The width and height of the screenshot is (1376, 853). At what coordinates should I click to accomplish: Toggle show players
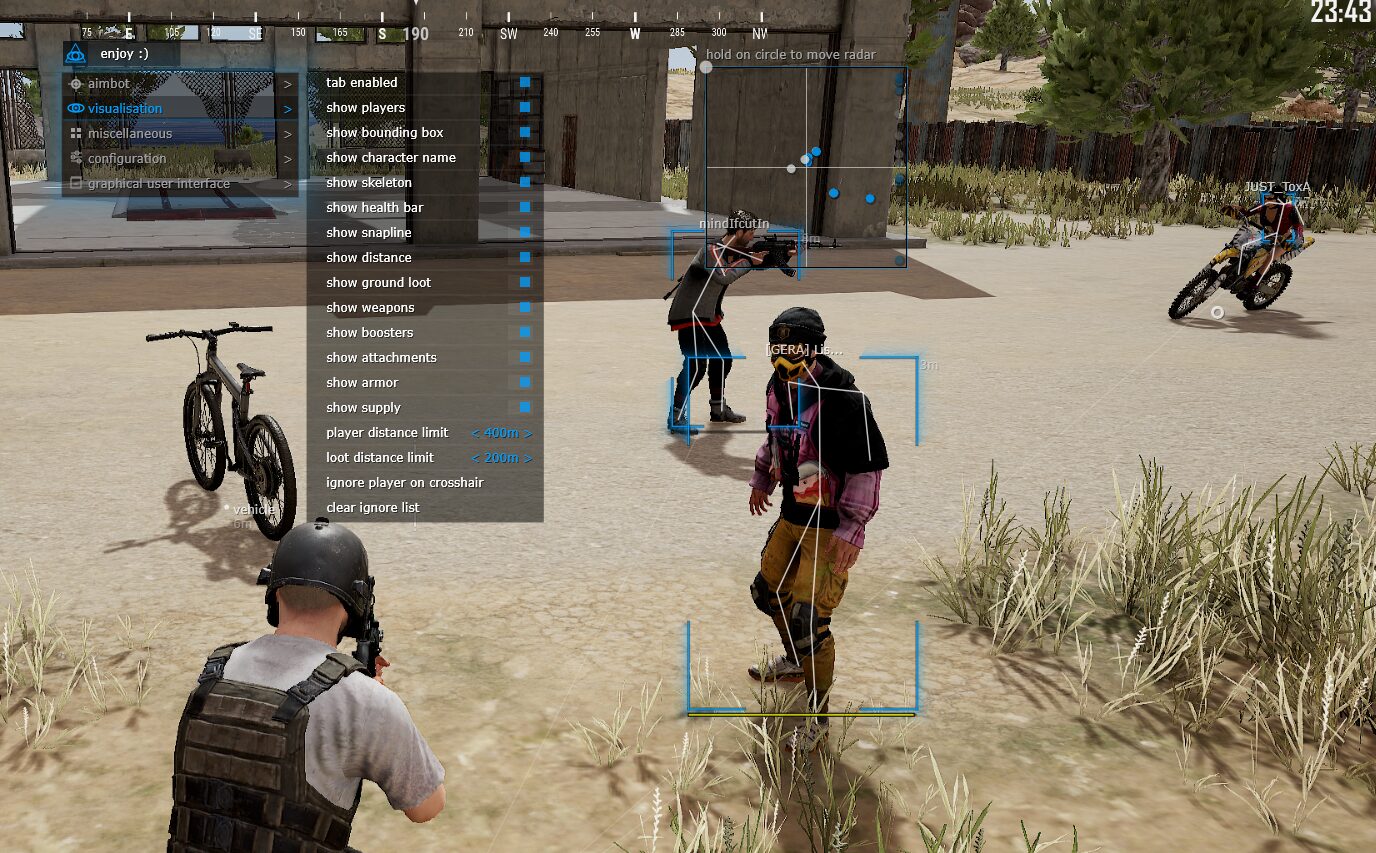pos(525,107)
